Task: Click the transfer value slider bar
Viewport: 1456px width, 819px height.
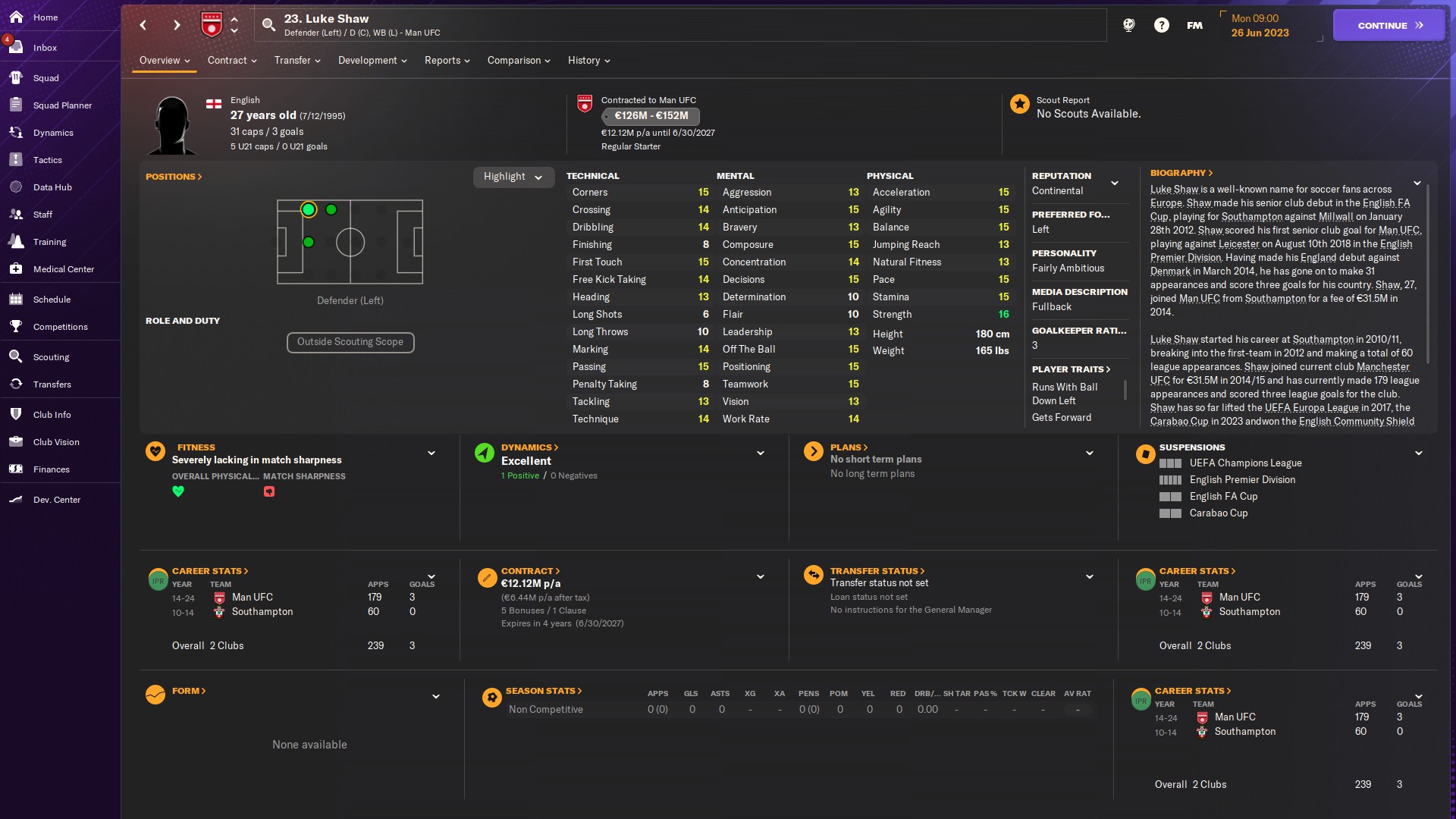Action: point(650,116)
